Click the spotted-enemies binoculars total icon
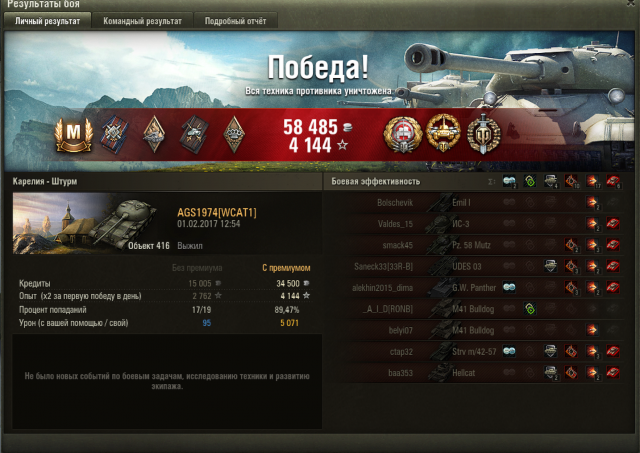 click(x=511, y=181)
